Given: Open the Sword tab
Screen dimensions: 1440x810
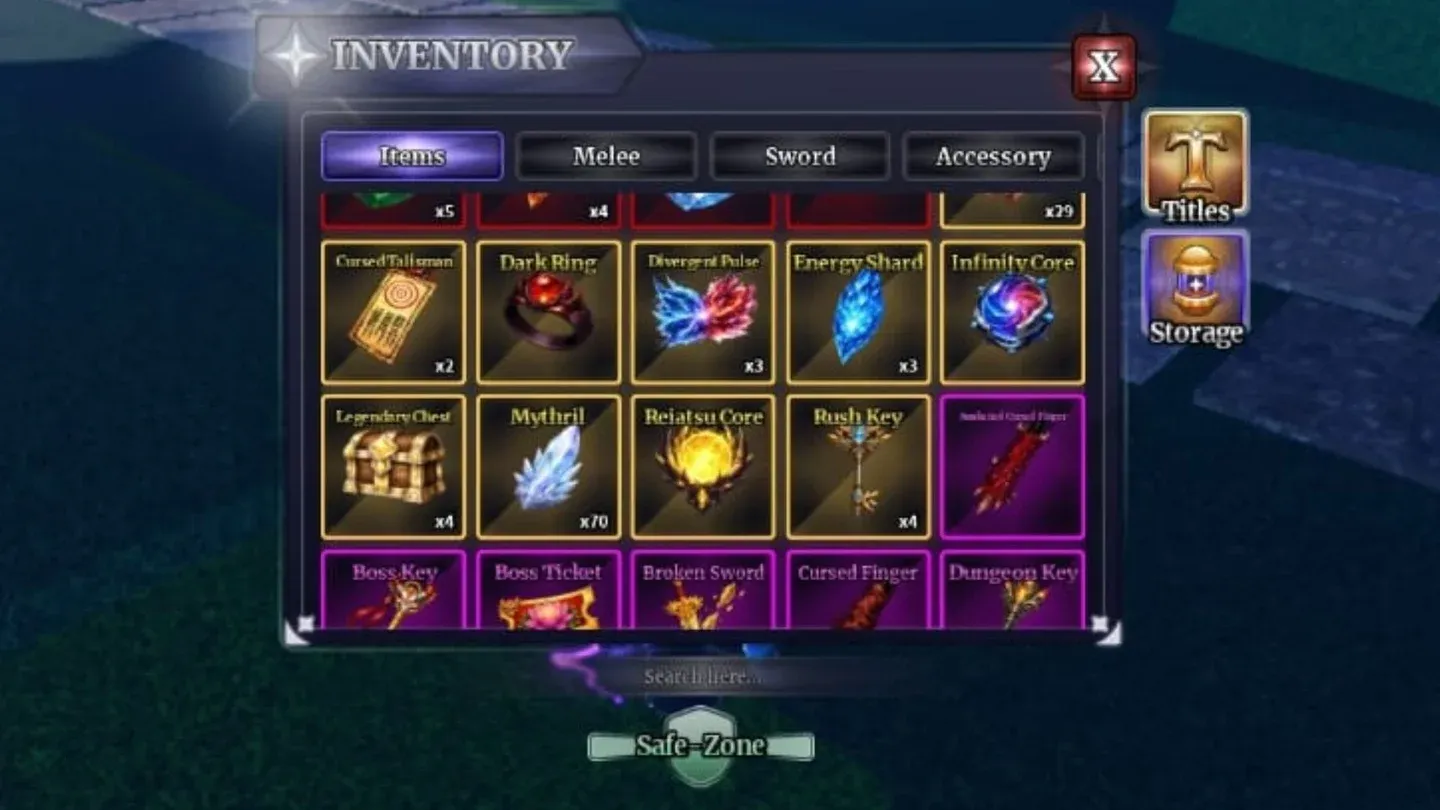Looking at the screenshot, I should pyautogui.click(x=800, y=157).
